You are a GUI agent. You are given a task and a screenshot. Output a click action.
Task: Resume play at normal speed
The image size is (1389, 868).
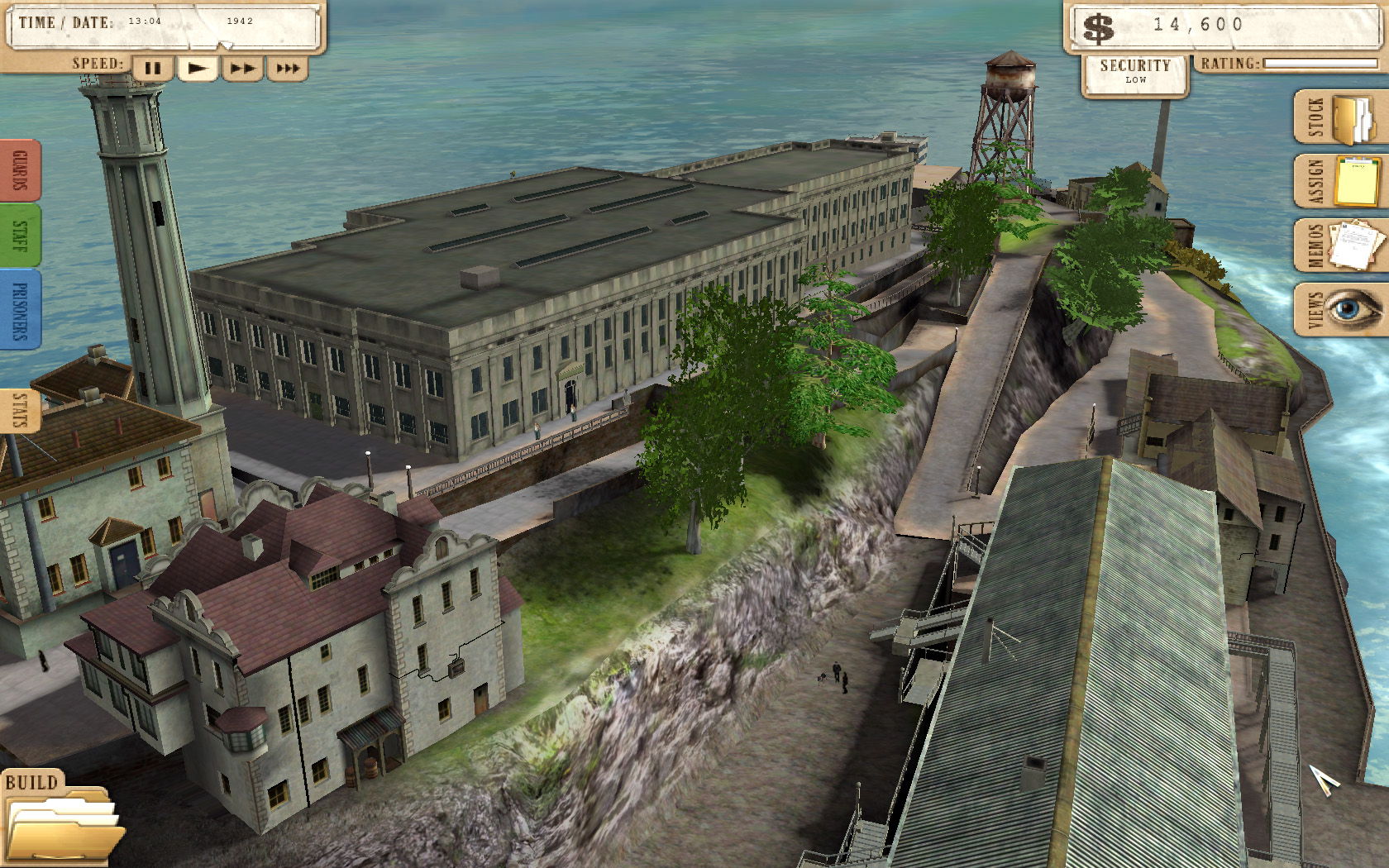point(198,69)
